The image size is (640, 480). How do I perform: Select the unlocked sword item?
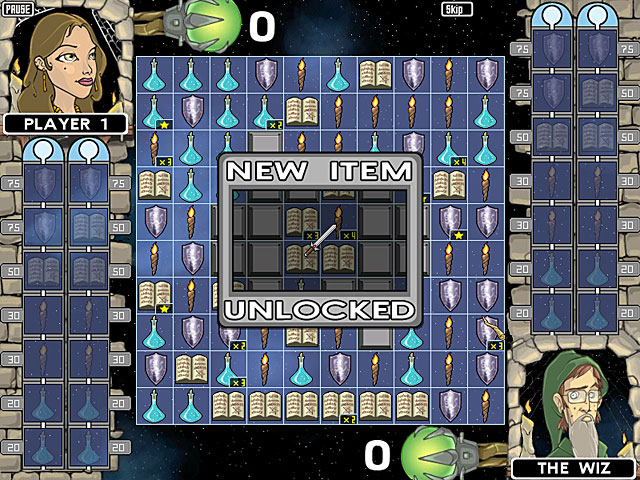(x=319, y=239)
